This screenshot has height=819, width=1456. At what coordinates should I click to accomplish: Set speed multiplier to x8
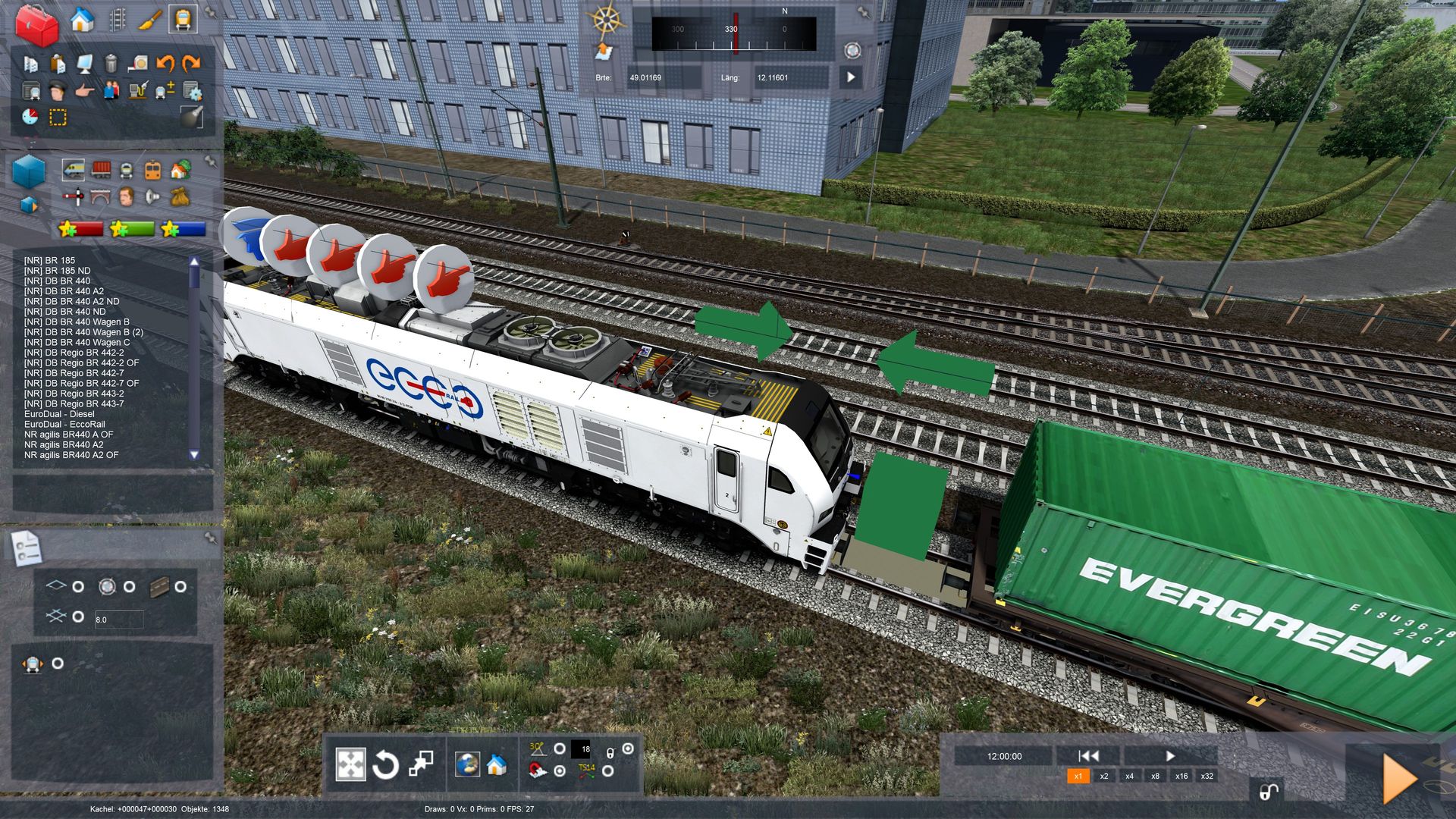coord(1155,776)
